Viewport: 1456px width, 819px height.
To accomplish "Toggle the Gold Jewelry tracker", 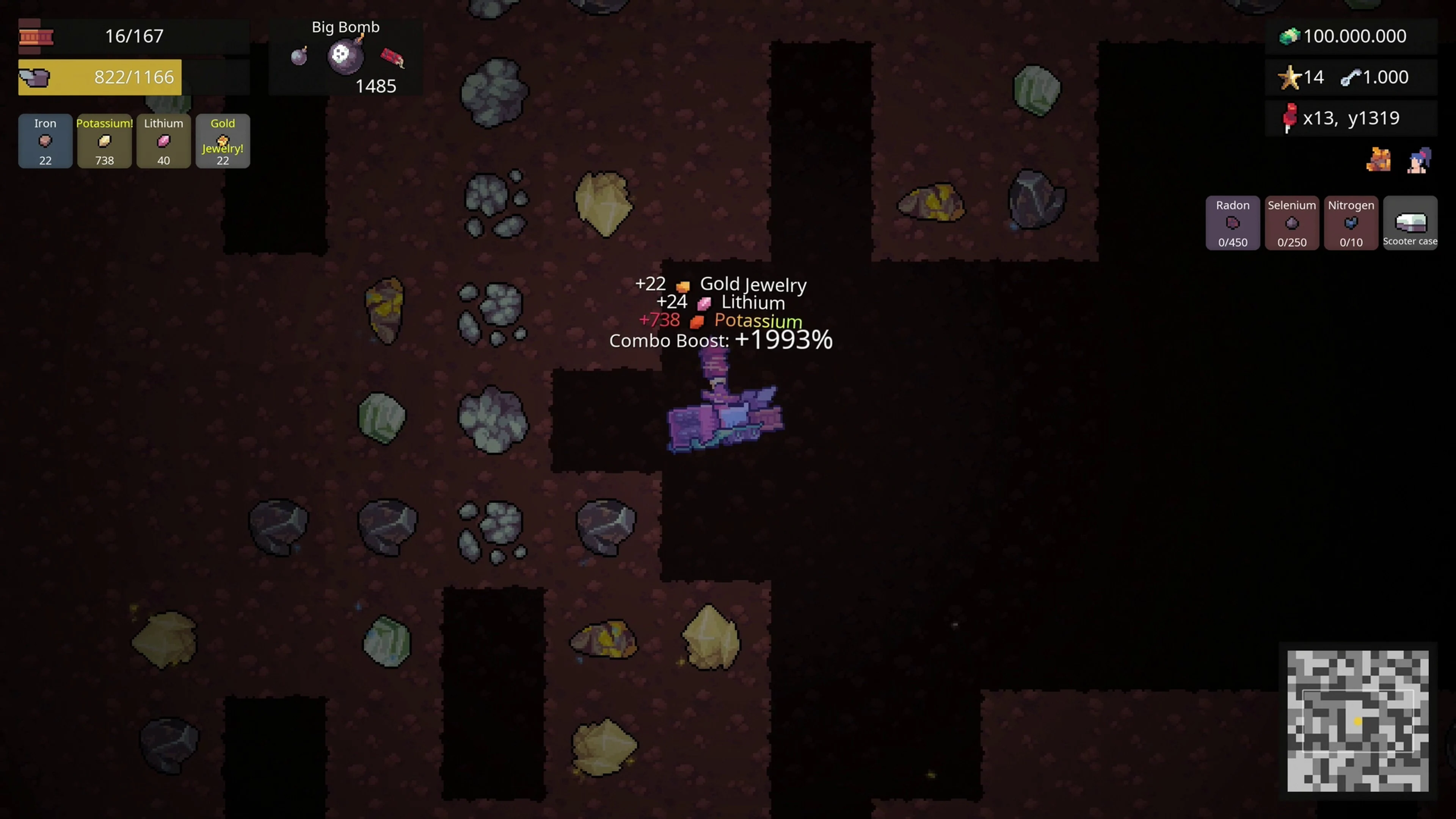I will 223,141.
